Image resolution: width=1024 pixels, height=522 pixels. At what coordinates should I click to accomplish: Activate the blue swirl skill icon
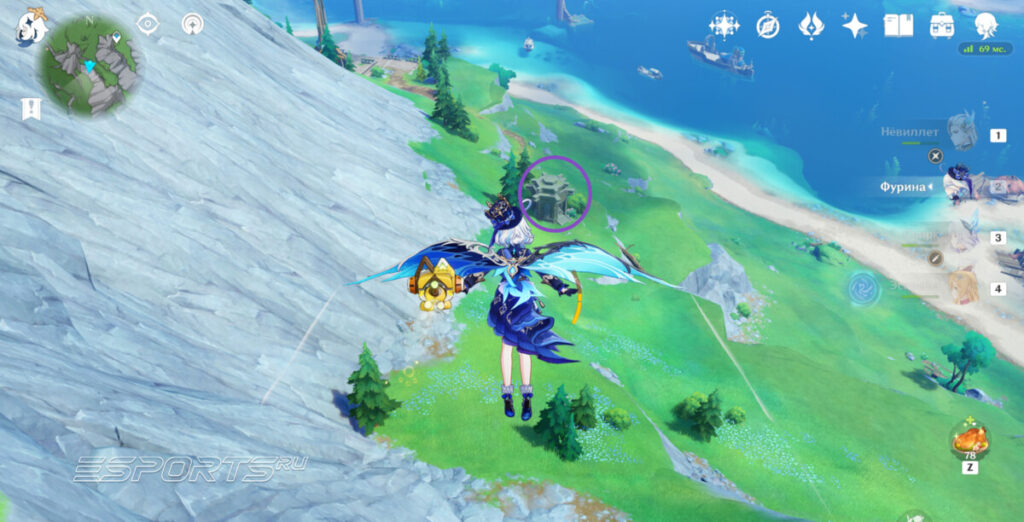tap(860, 289)
